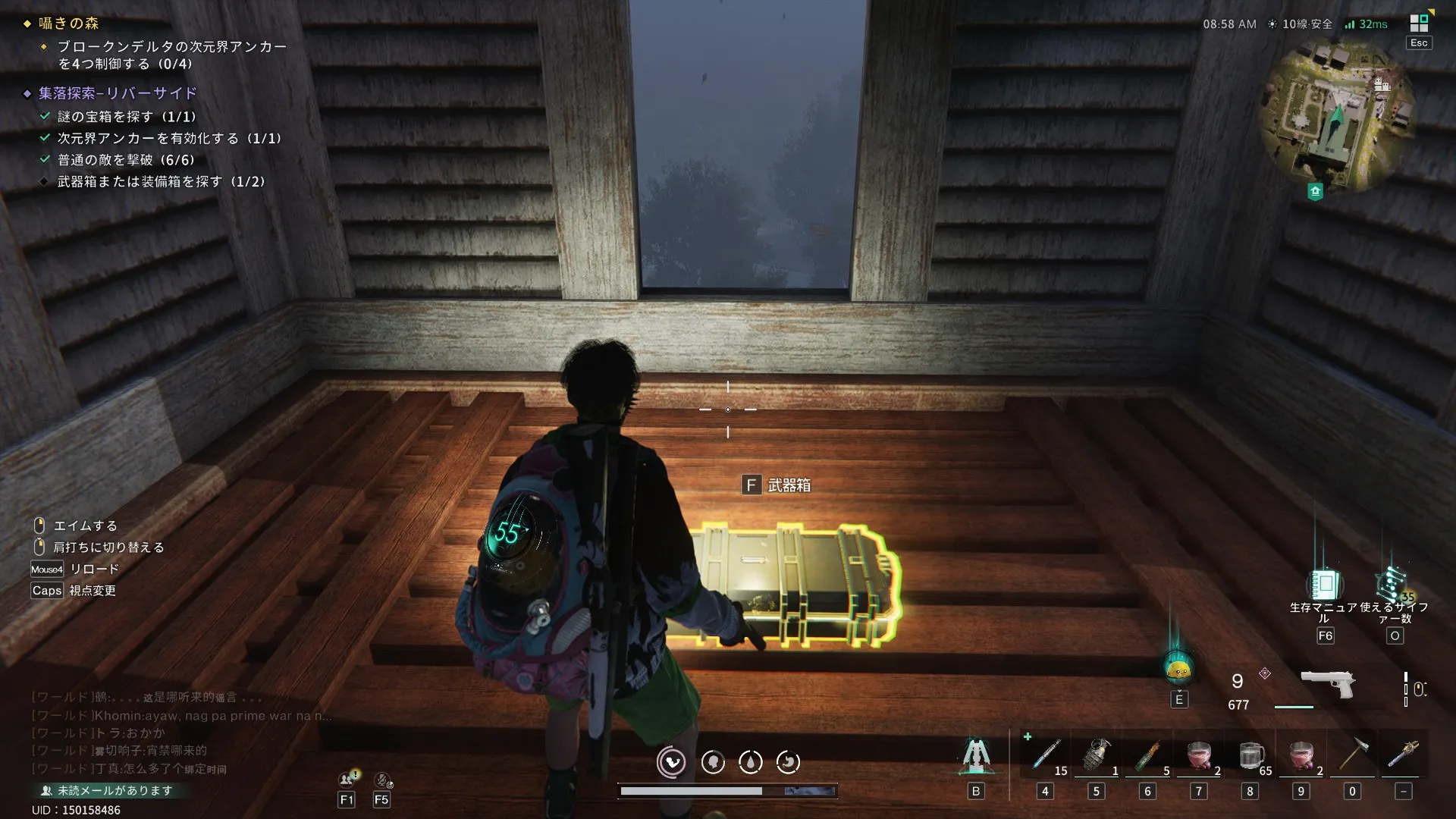
Task: Open the survival manual icon
Action: tap(1324, 585)
